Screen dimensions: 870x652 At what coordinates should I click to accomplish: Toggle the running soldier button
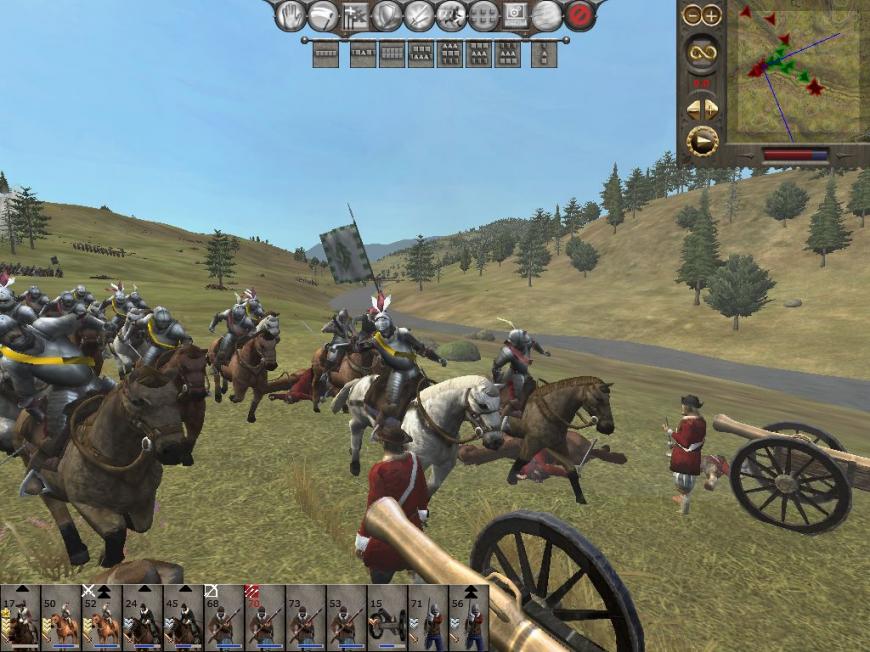click(x=451, y=15)
